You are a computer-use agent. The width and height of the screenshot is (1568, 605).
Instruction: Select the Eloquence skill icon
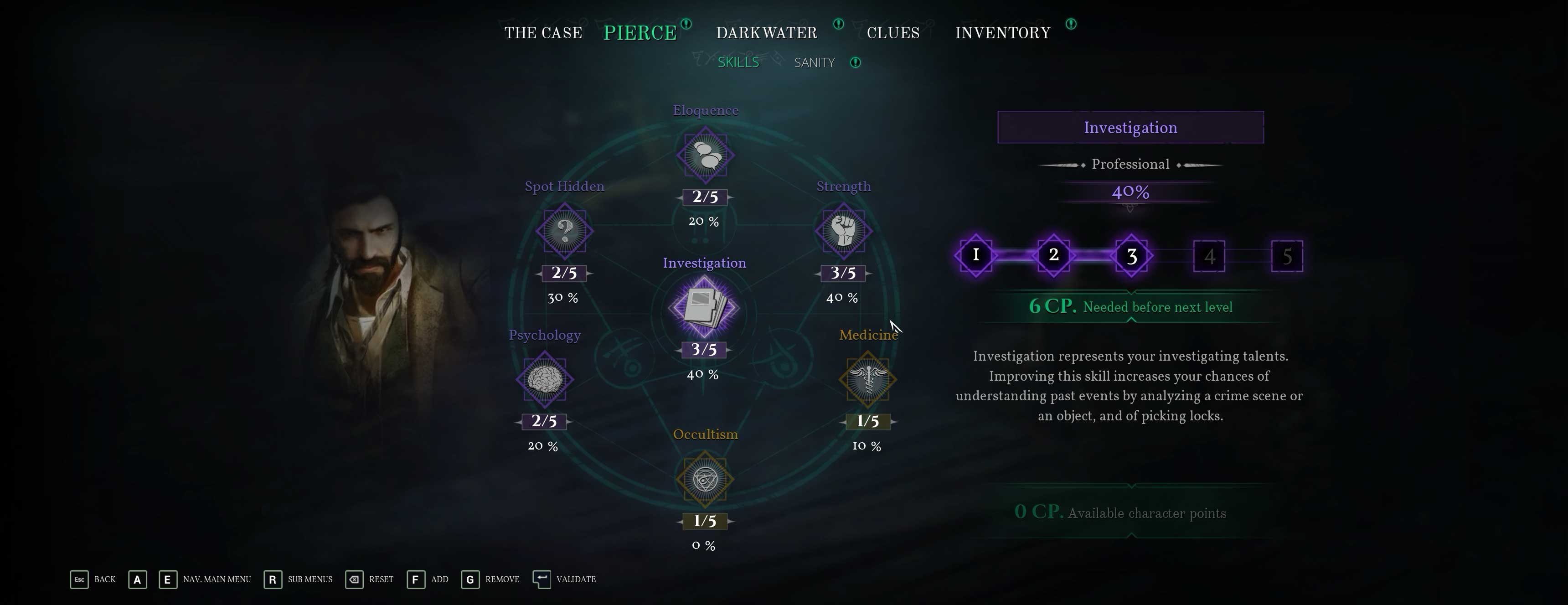point(706,155)
